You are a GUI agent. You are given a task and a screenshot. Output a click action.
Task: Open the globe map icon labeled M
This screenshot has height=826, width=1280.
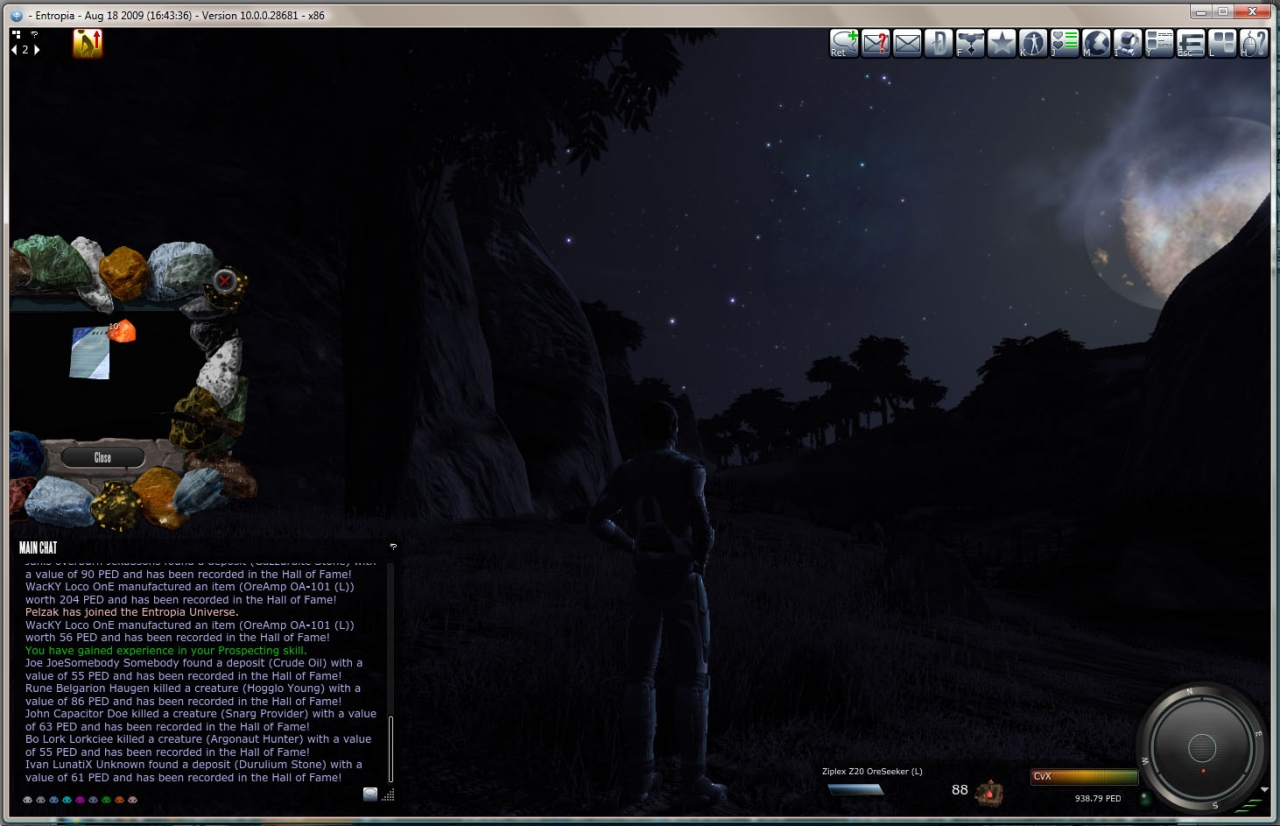click(1096, 43)
